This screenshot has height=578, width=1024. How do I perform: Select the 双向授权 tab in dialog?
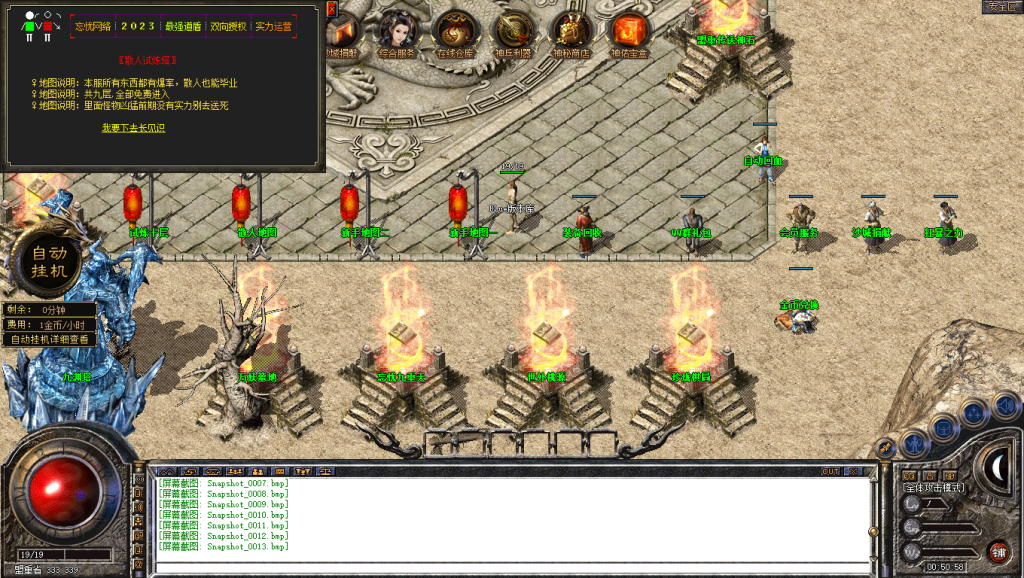point(227,27)
